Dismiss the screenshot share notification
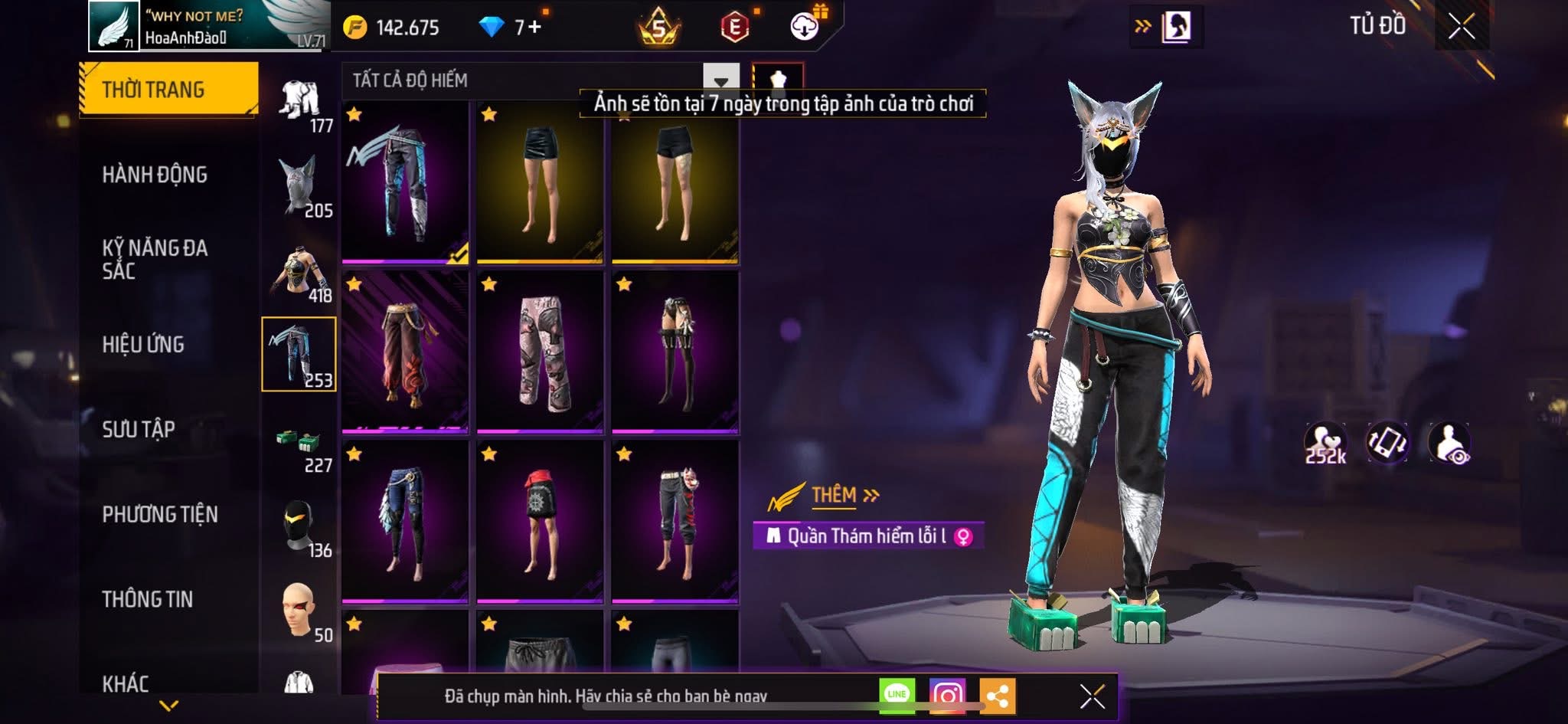 click(1093, 696)
